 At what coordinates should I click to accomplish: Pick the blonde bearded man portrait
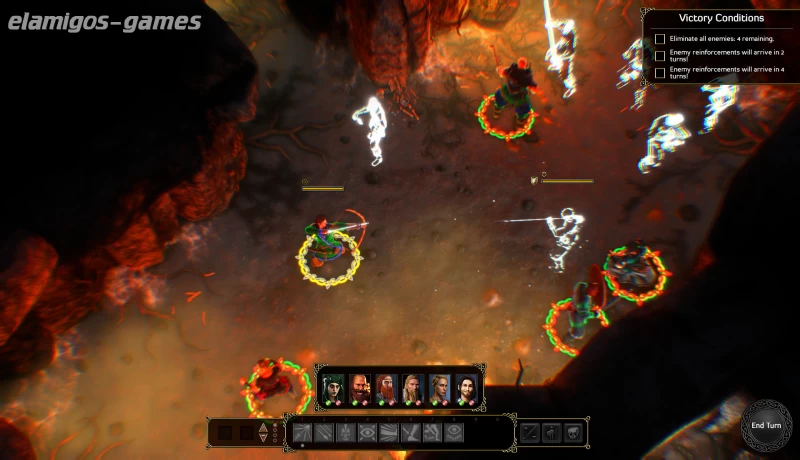pyautogui.click(x=413, y=389)
